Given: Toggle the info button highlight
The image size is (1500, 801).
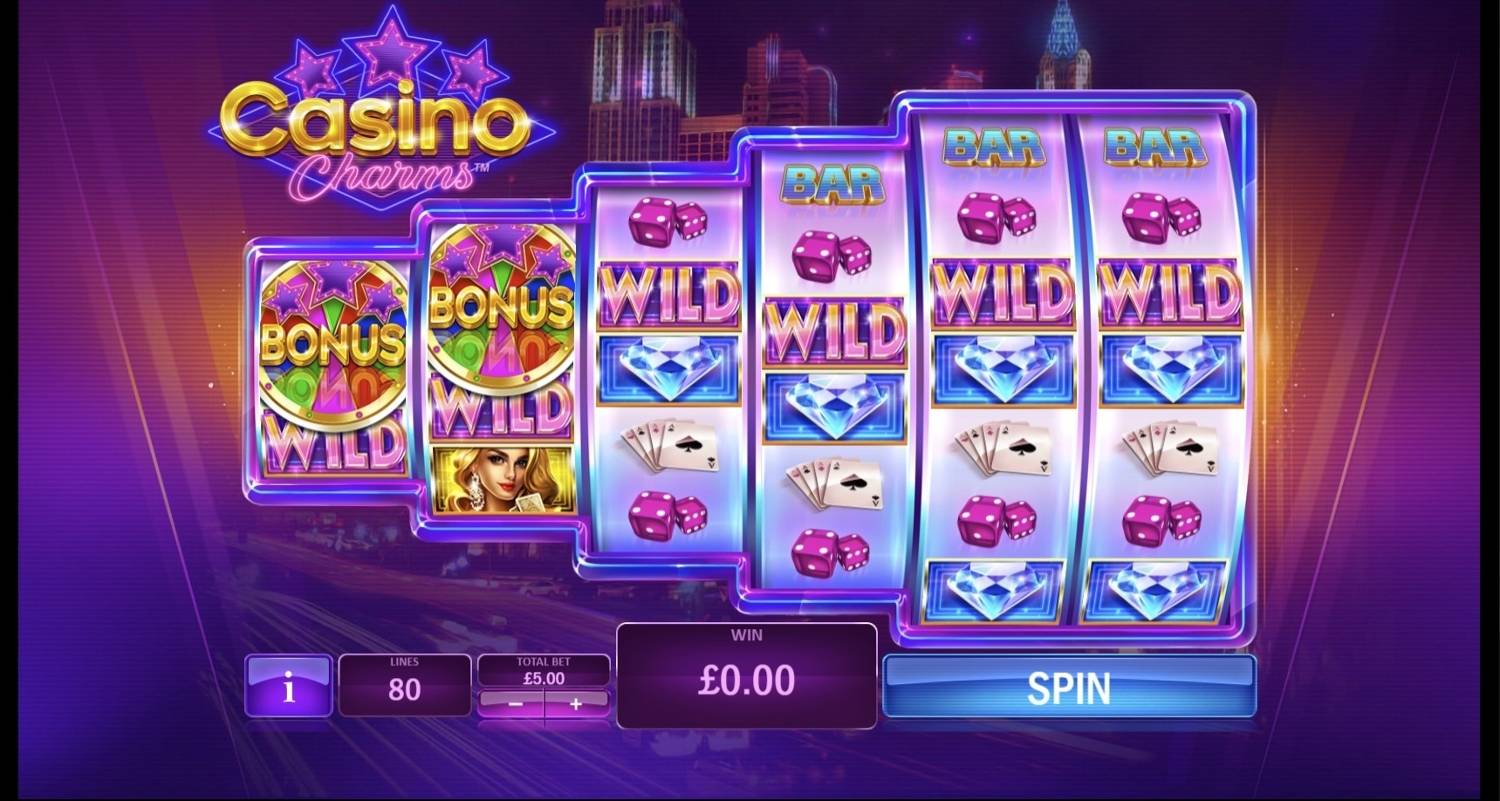Looking at the screenshot, I should tap(287, 686).
